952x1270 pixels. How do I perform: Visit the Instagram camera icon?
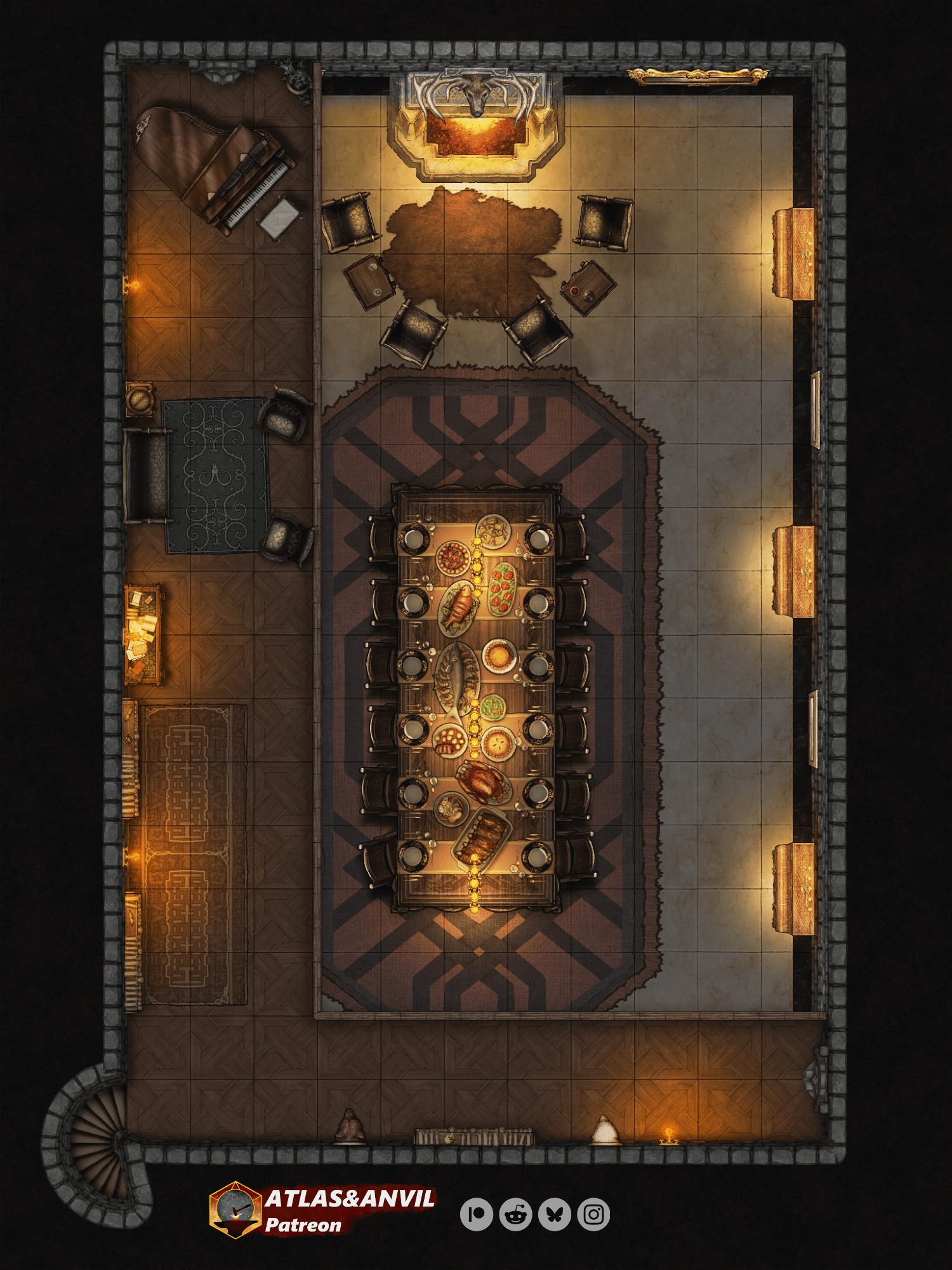point(594,1214)
